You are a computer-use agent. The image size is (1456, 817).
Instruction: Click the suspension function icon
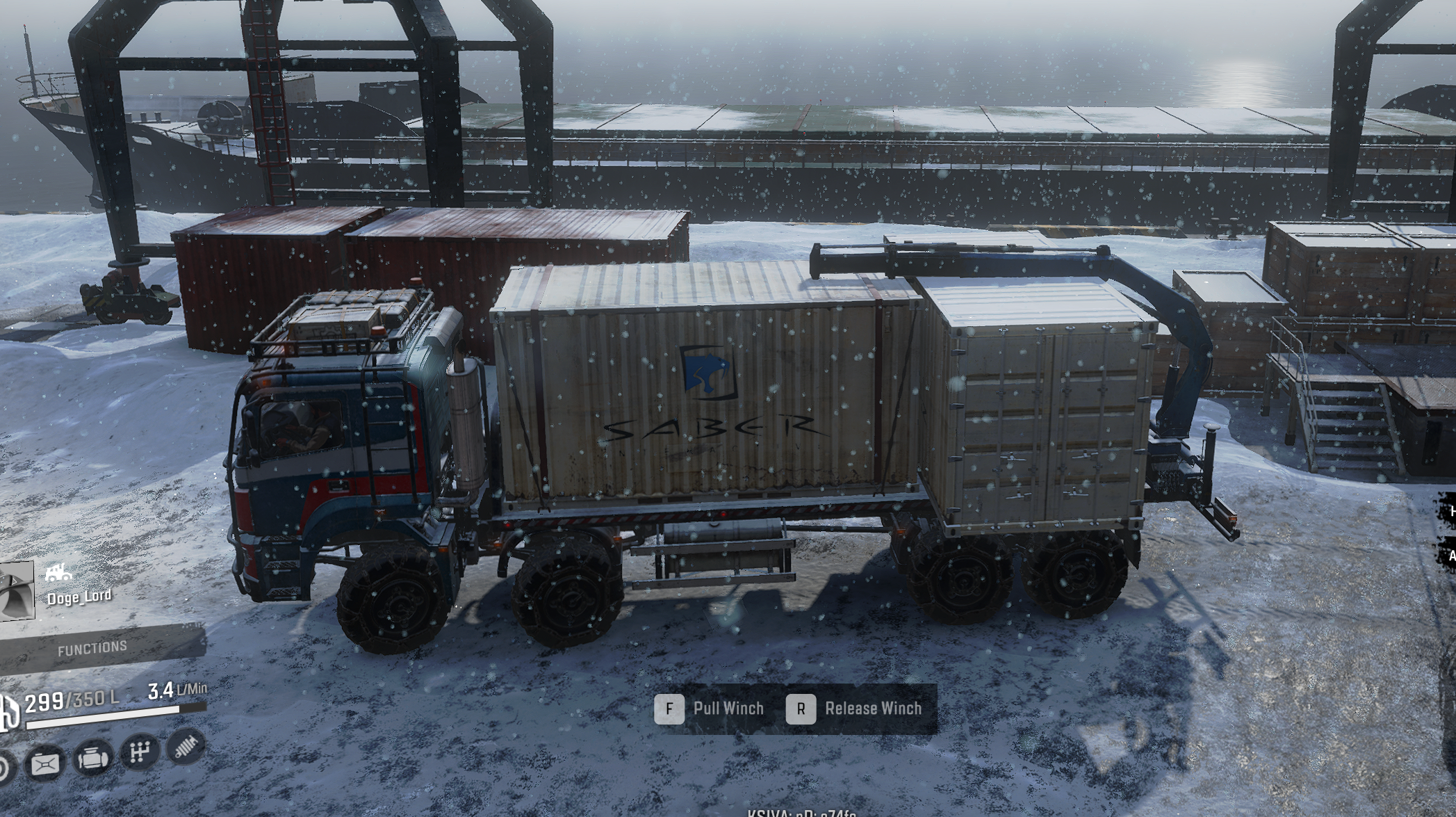(186, 751)
